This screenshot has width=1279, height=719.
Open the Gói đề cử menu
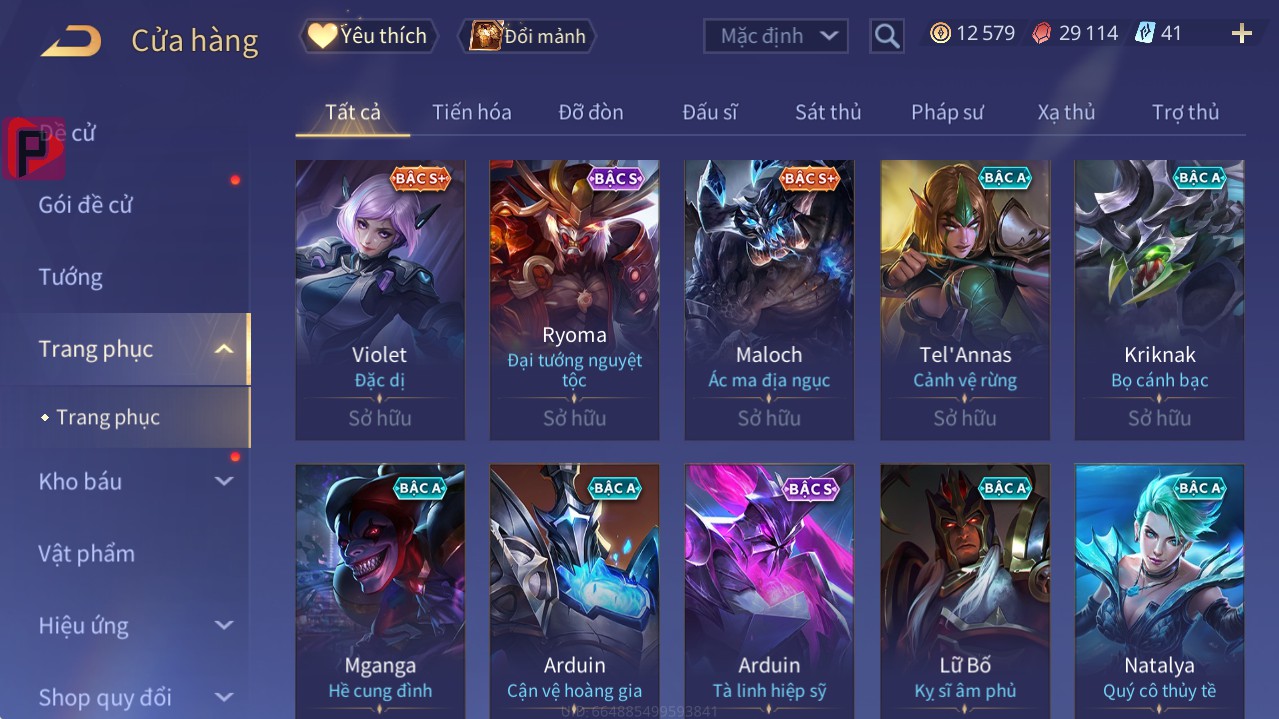tap(86, 205)
